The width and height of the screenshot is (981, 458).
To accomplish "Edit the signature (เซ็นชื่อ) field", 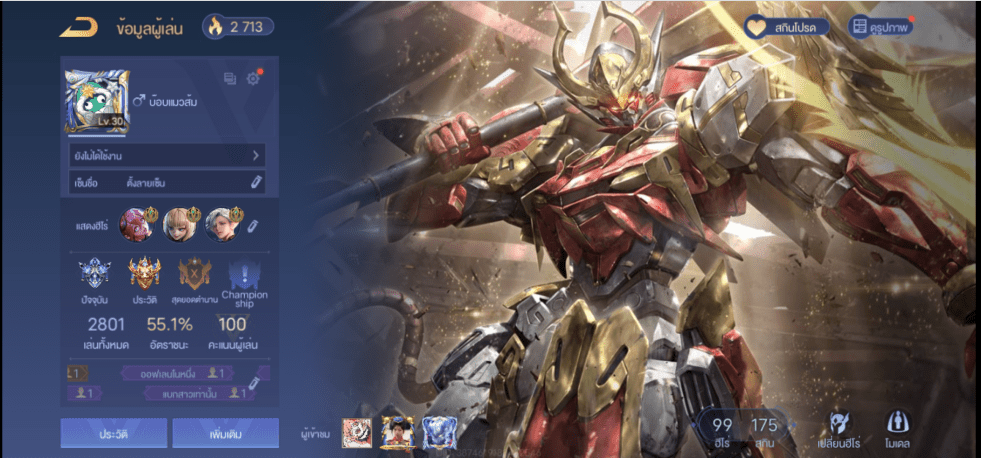I will [255, 182].
